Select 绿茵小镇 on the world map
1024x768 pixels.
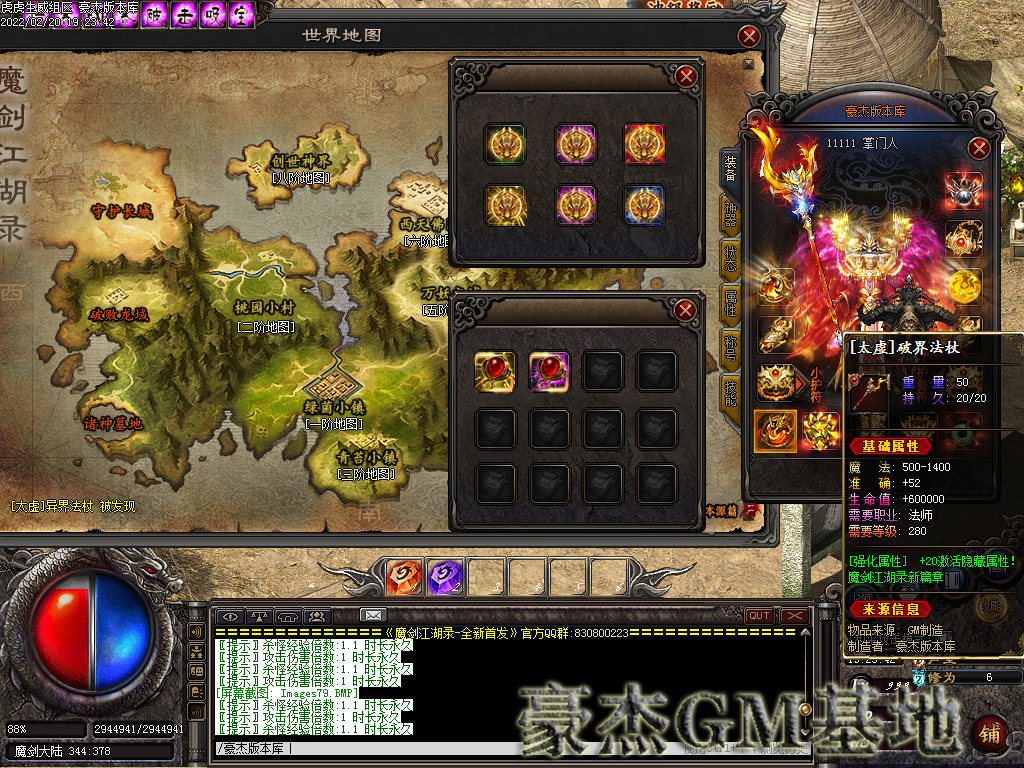(336, 407)
